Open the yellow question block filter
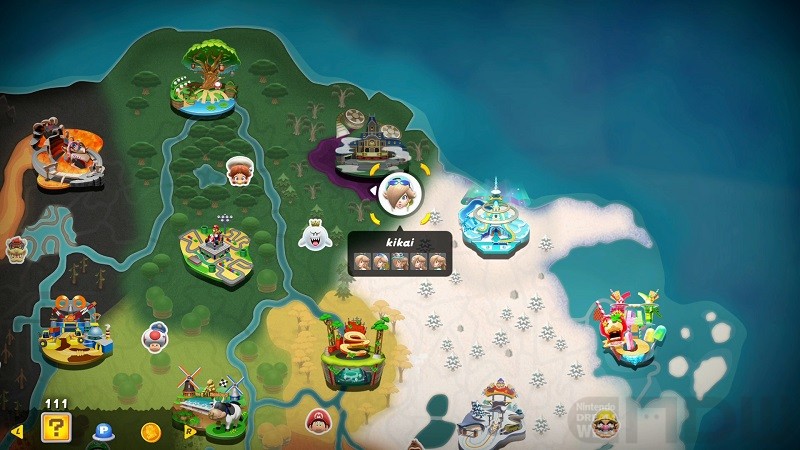 pos(55,429)
